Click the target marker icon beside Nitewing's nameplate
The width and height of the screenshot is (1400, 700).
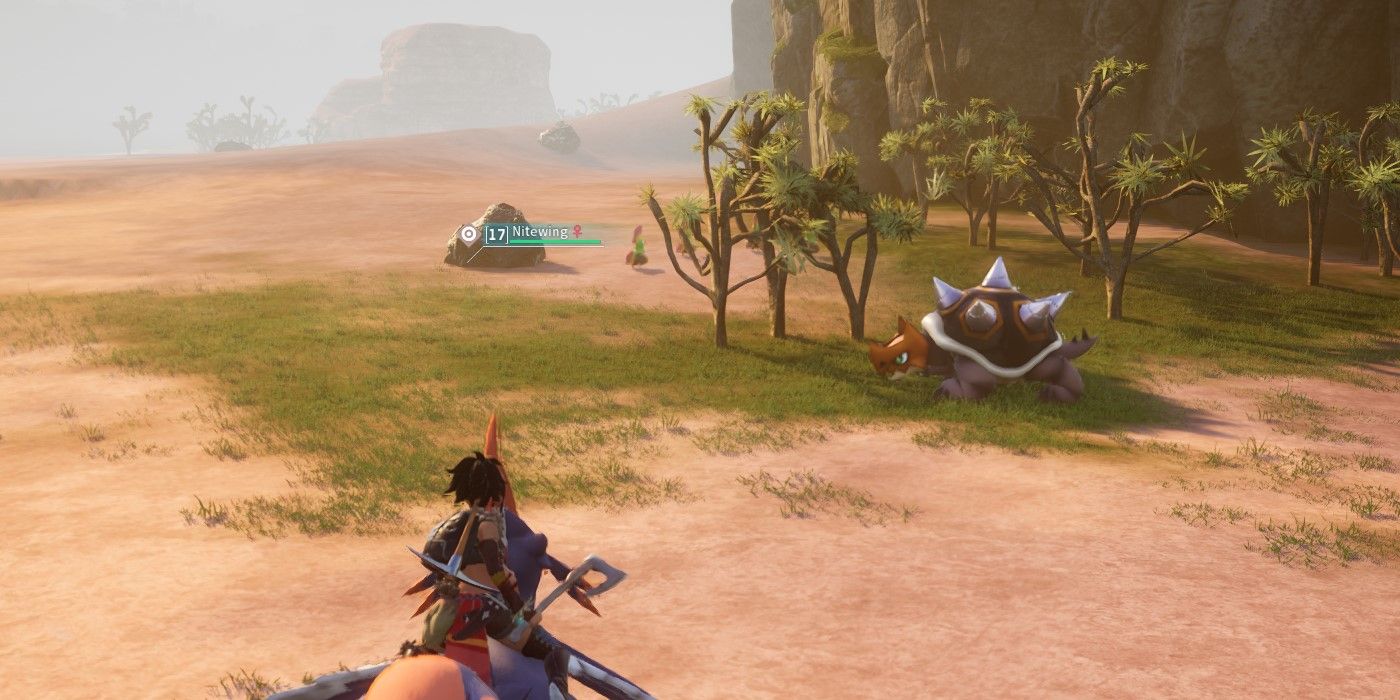pos(469,234)
